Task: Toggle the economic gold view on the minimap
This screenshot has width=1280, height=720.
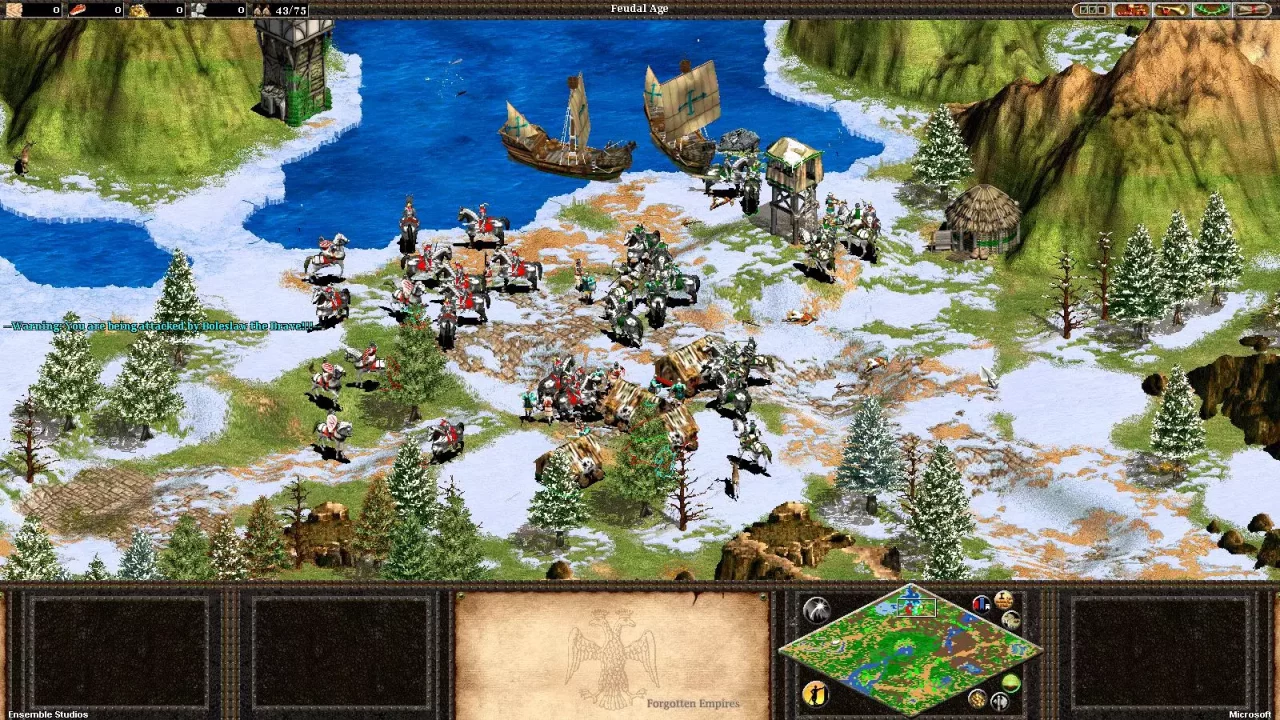Action: (x=975, y=697)
